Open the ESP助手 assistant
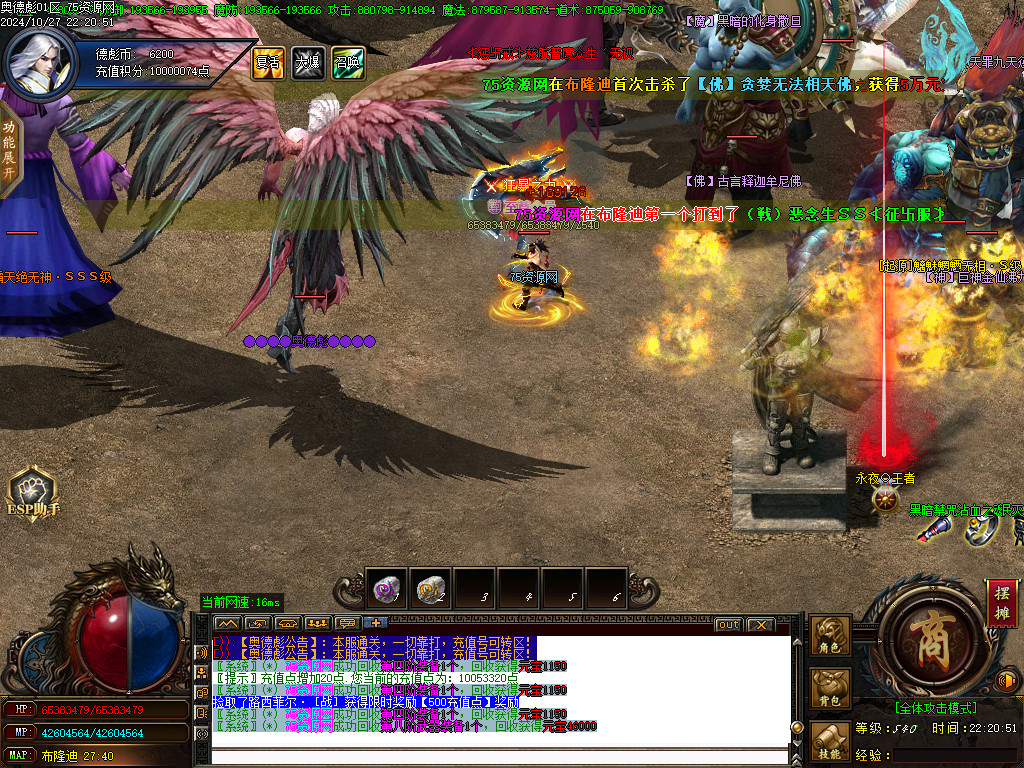Image resolution: width=1024 pixels, height=768 pixels. tap(33, 495)
